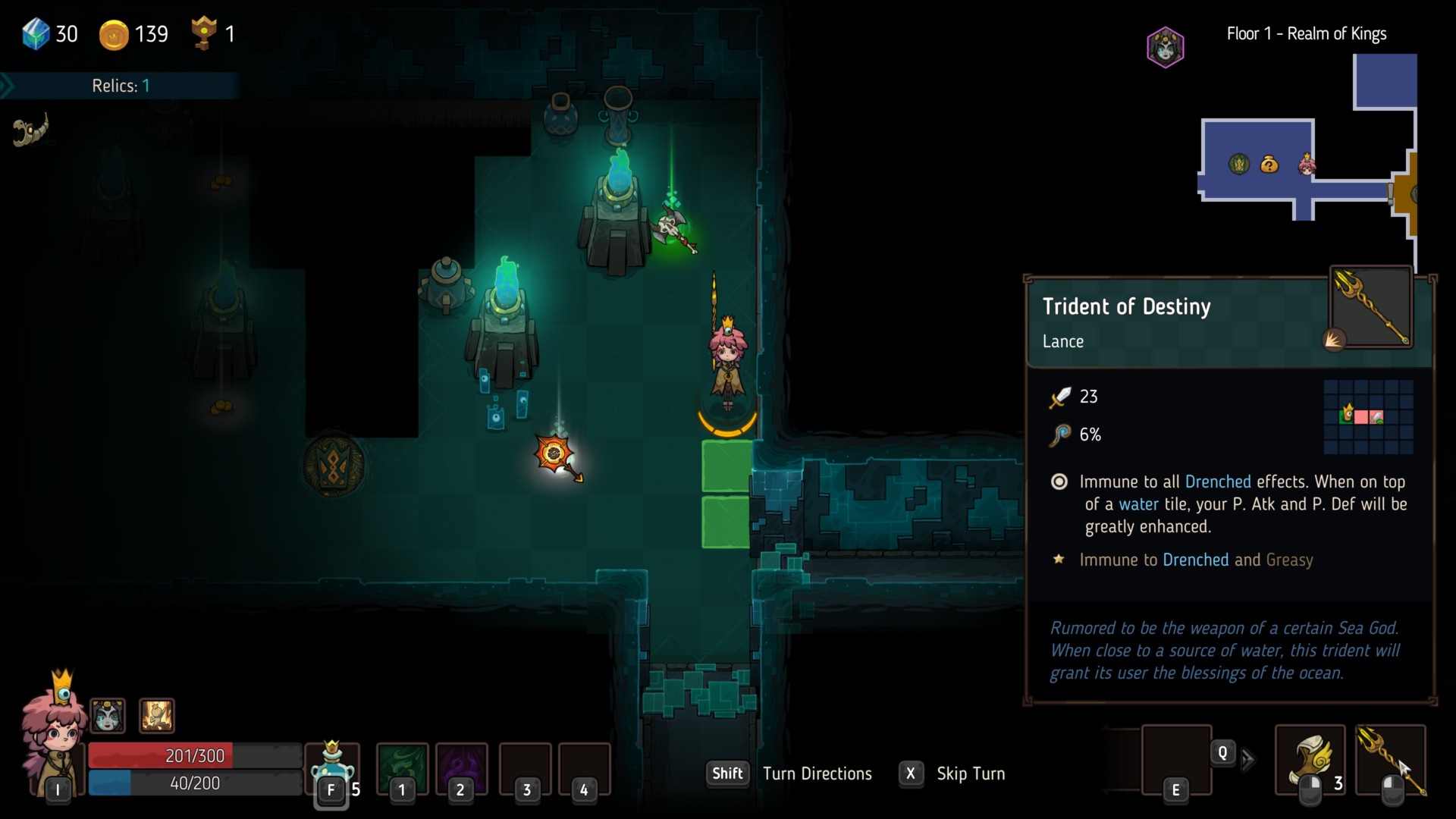Screen dimensions: 1456x819
Task: Click the Trident of Destiny tooltip image
Action: (x=1371, y=308)
